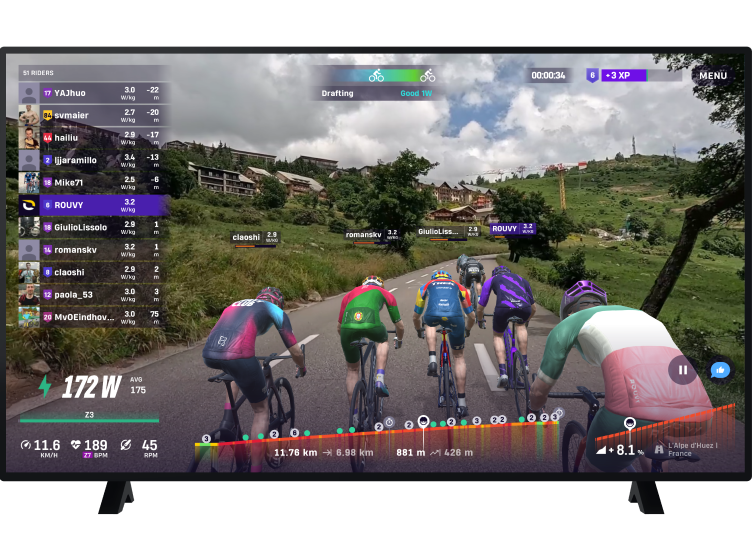Select claoshi in the riders list
Screen dimensions: 752x560
pos(91,272)
